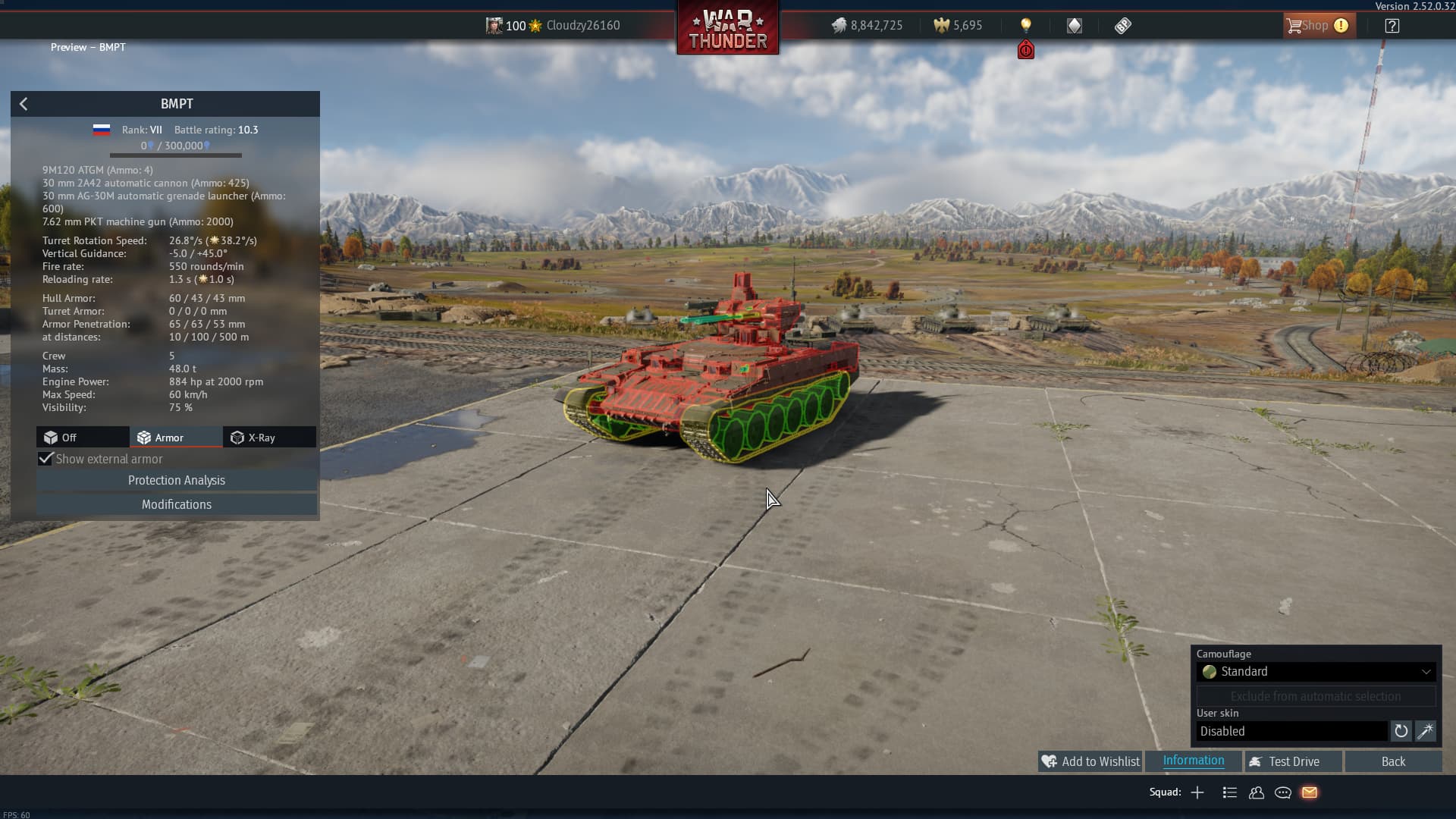Image resolution: width=1456 pixels, height=819 pixels.
Task: Refresh the user skin list
Action: point(1401,731)
